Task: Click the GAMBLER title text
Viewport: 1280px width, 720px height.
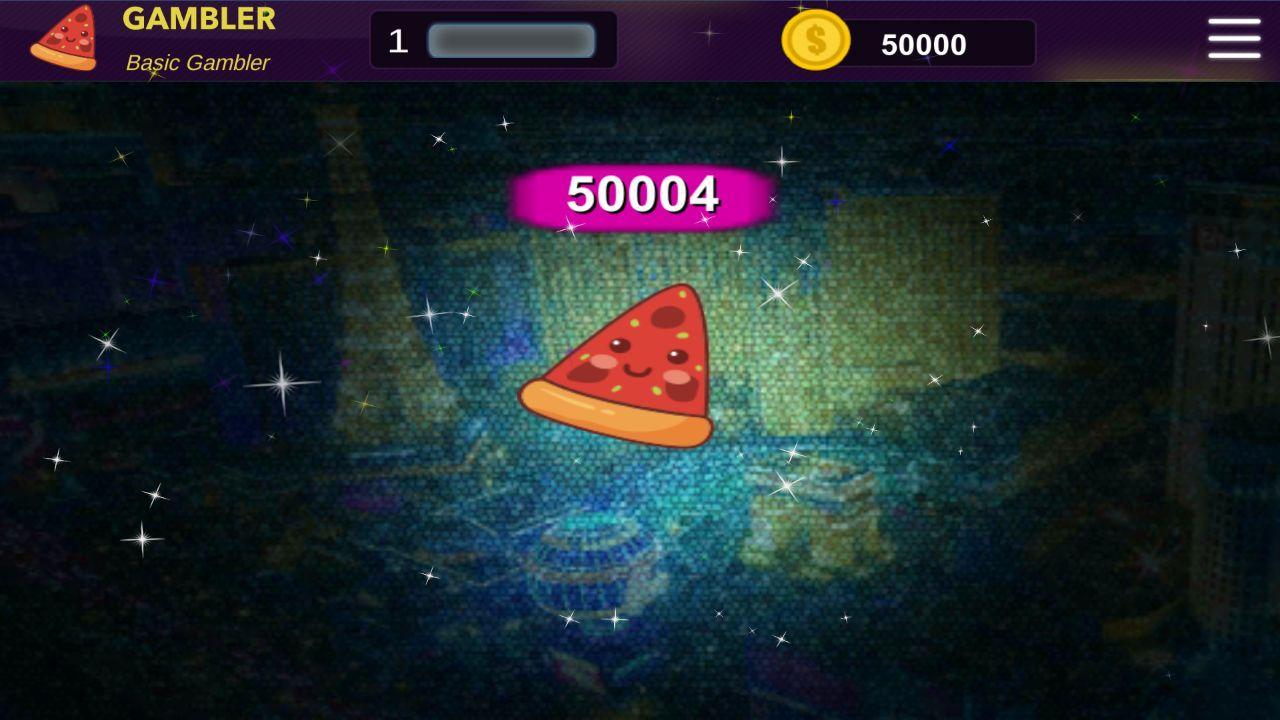Action: 199,18
